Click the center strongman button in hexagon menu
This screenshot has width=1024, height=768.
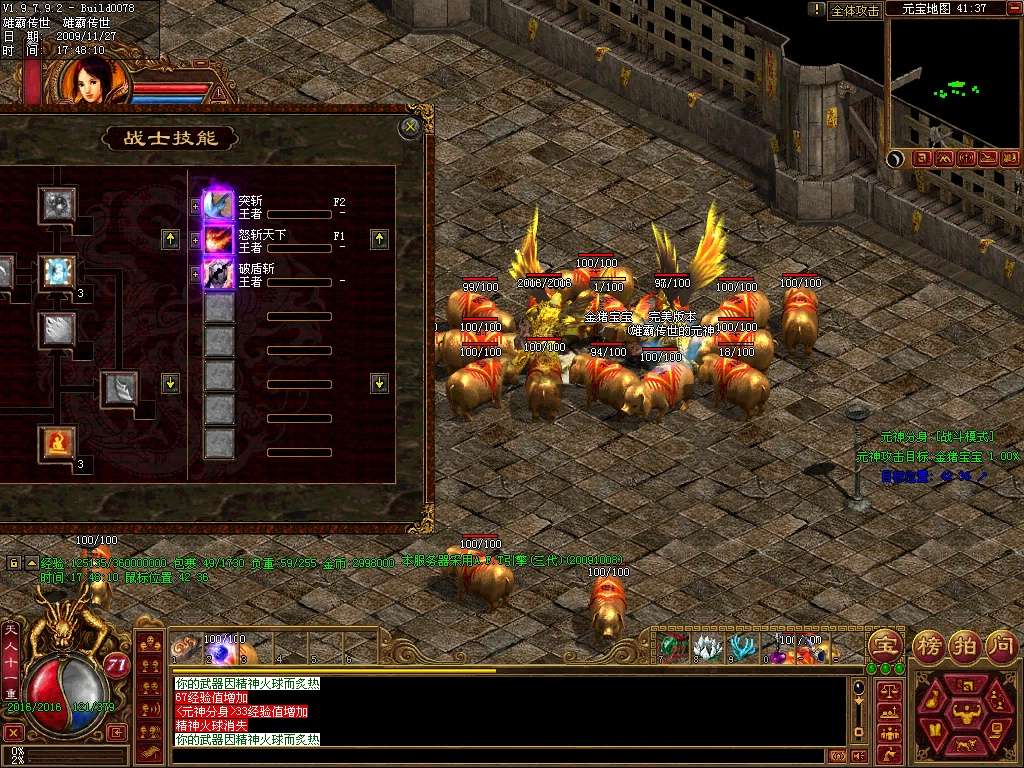(968, 716)
